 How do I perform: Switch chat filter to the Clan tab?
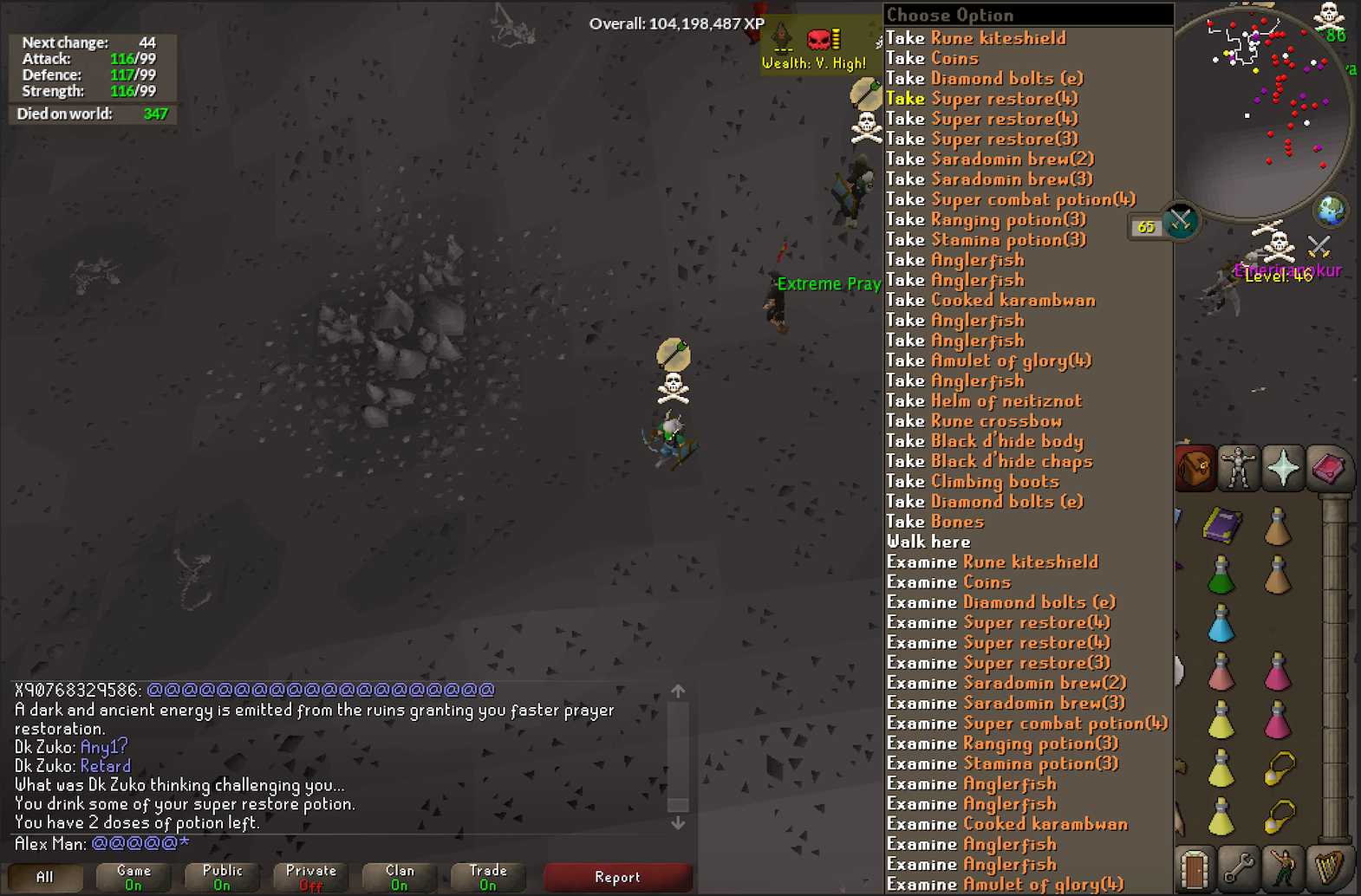click(399, 877)
